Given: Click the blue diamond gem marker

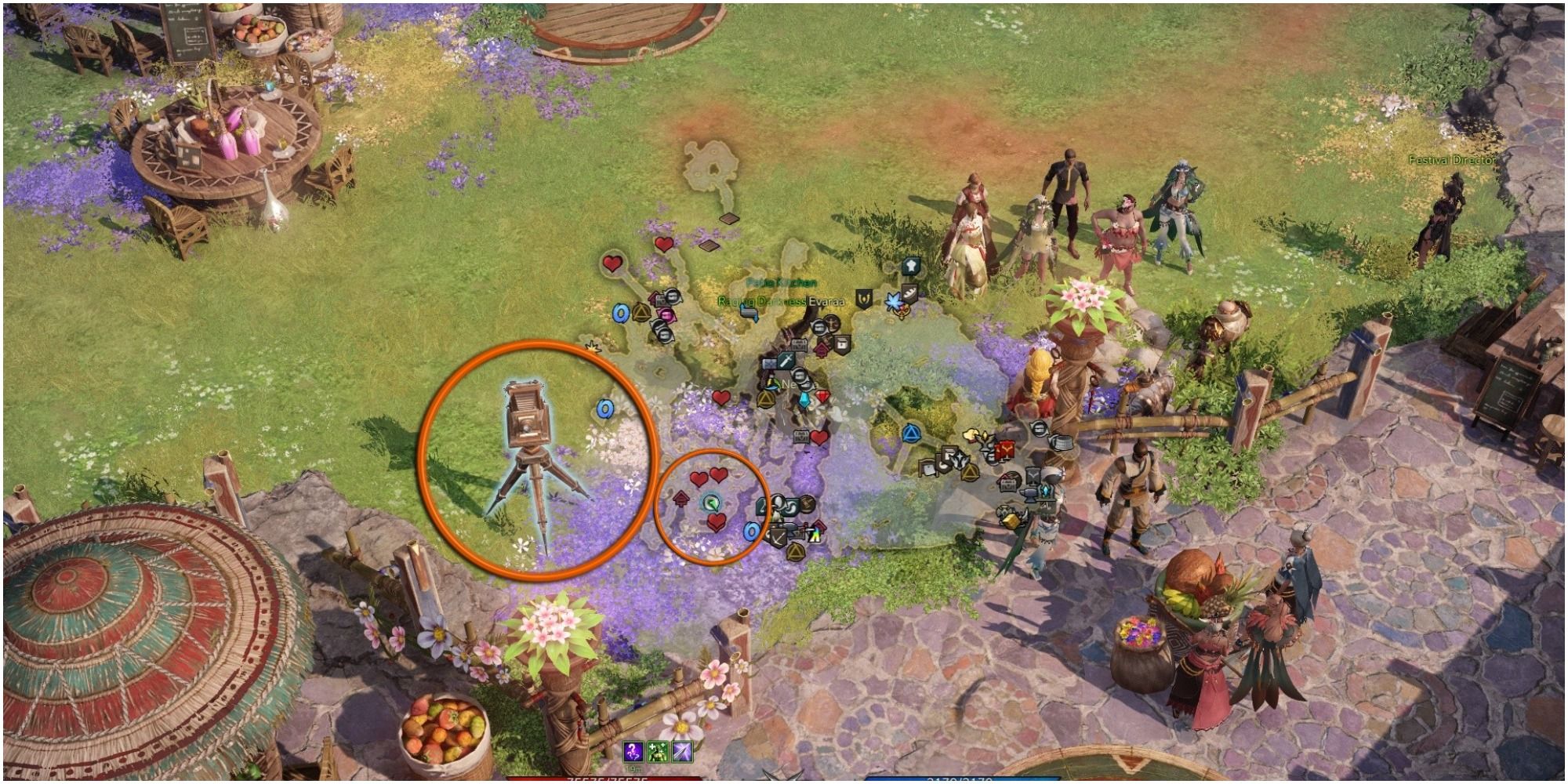Looking at the screenshot, I should click(x=804, y=400).
